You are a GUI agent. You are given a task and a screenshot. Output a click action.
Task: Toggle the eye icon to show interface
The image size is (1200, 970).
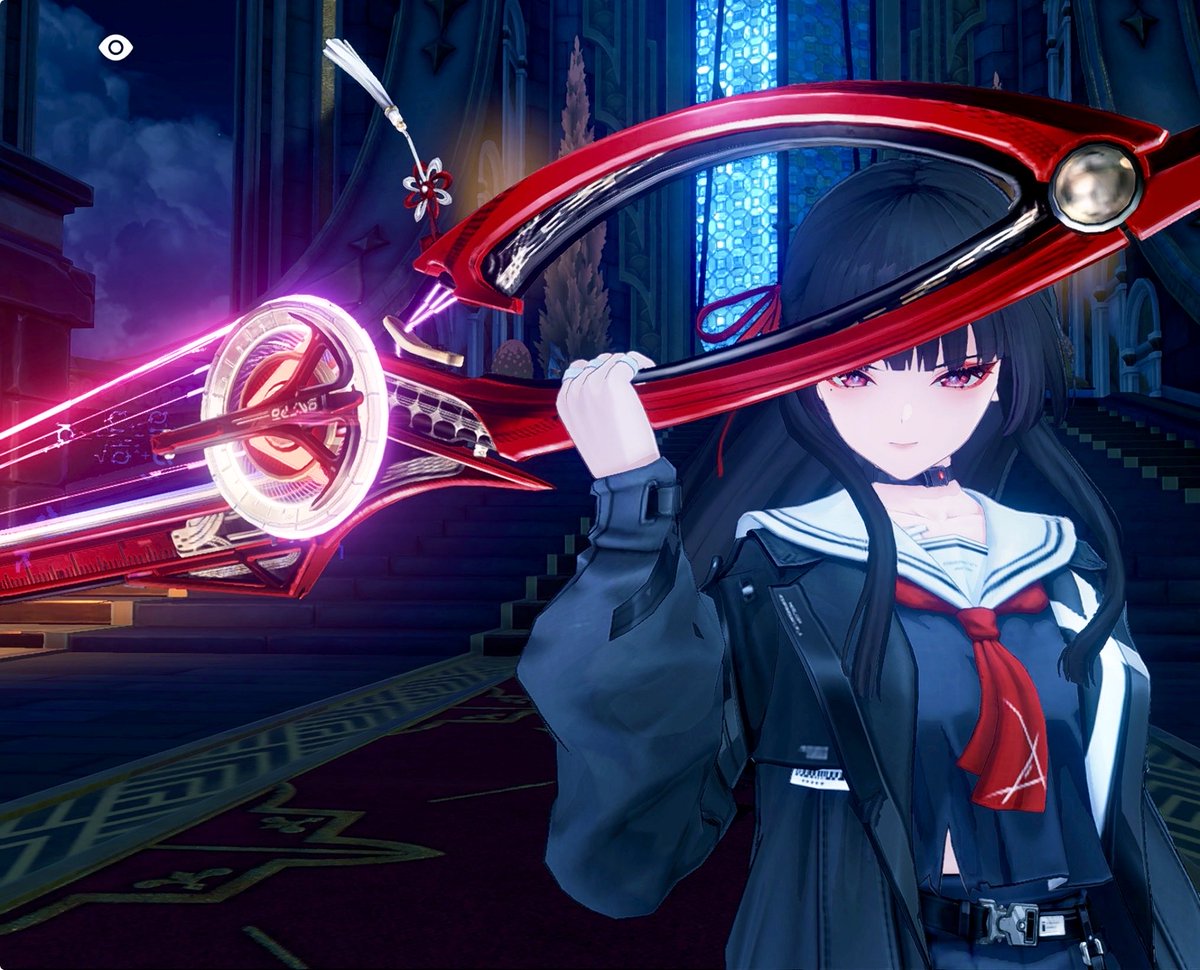116,47
